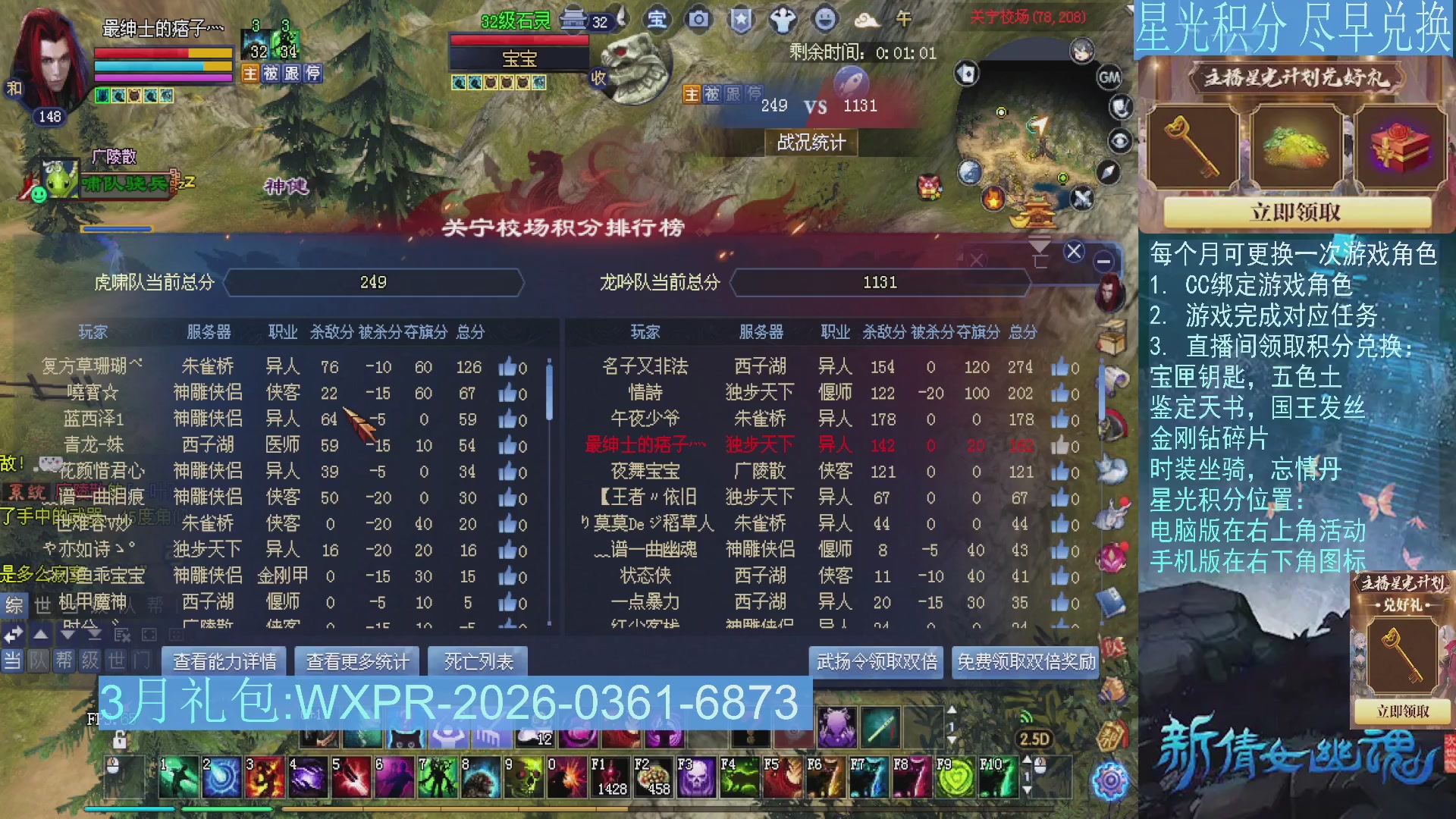Click the crossed swords PK icon near minimap
Screen dimensions: 1456x819
1082,199
